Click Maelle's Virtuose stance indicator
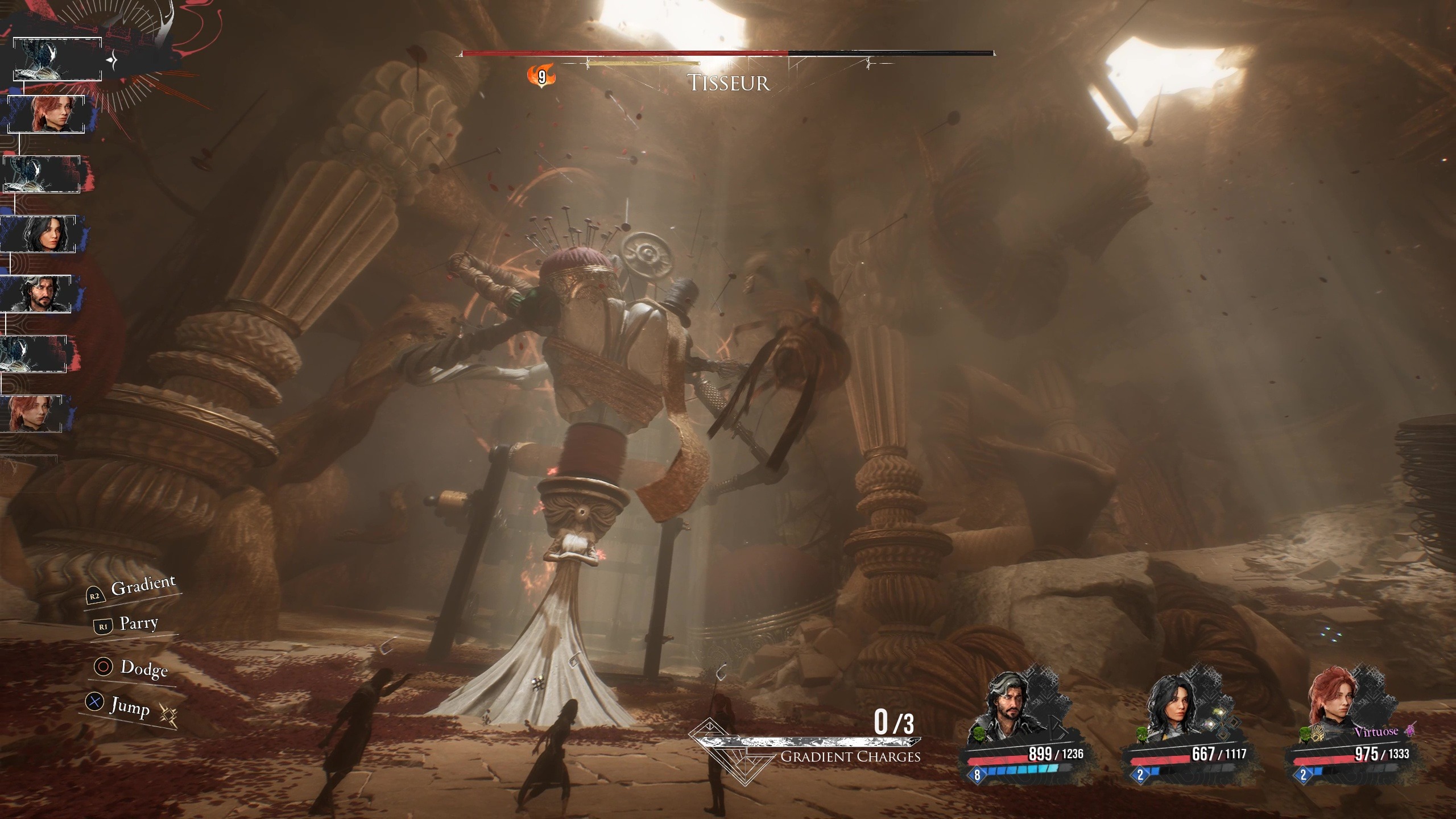Screen dimensions: 1456x819 [1383, 731]
